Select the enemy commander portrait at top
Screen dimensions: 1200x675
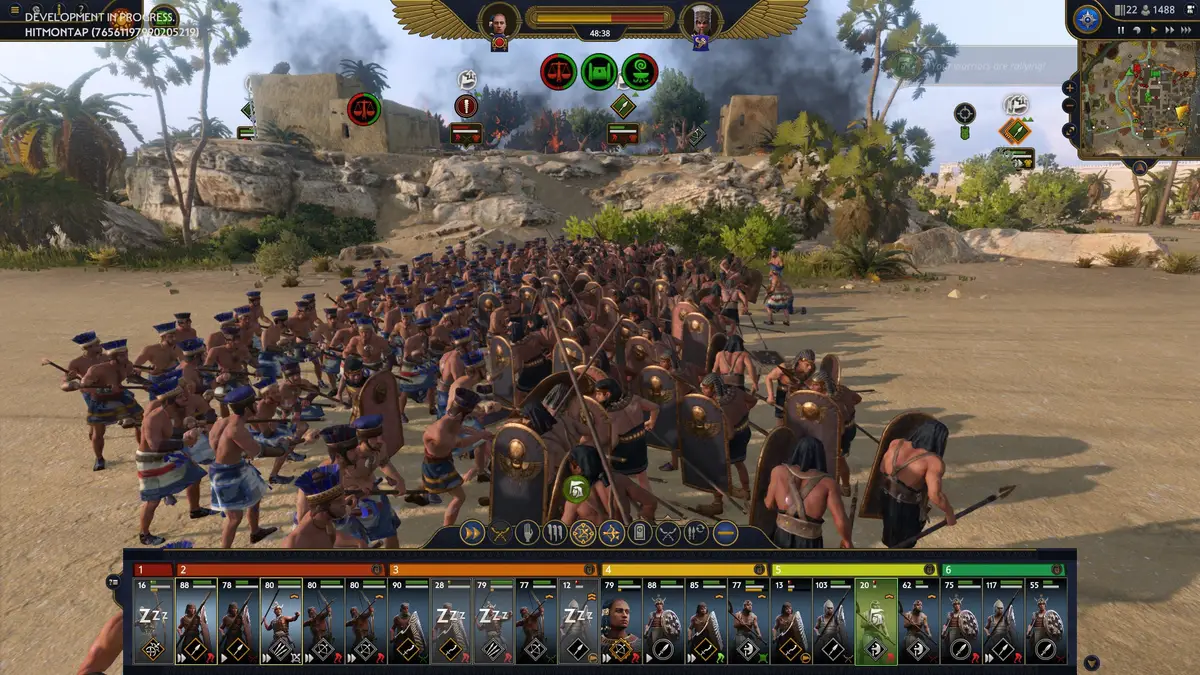pyautogui.click(x=697, y=20)
